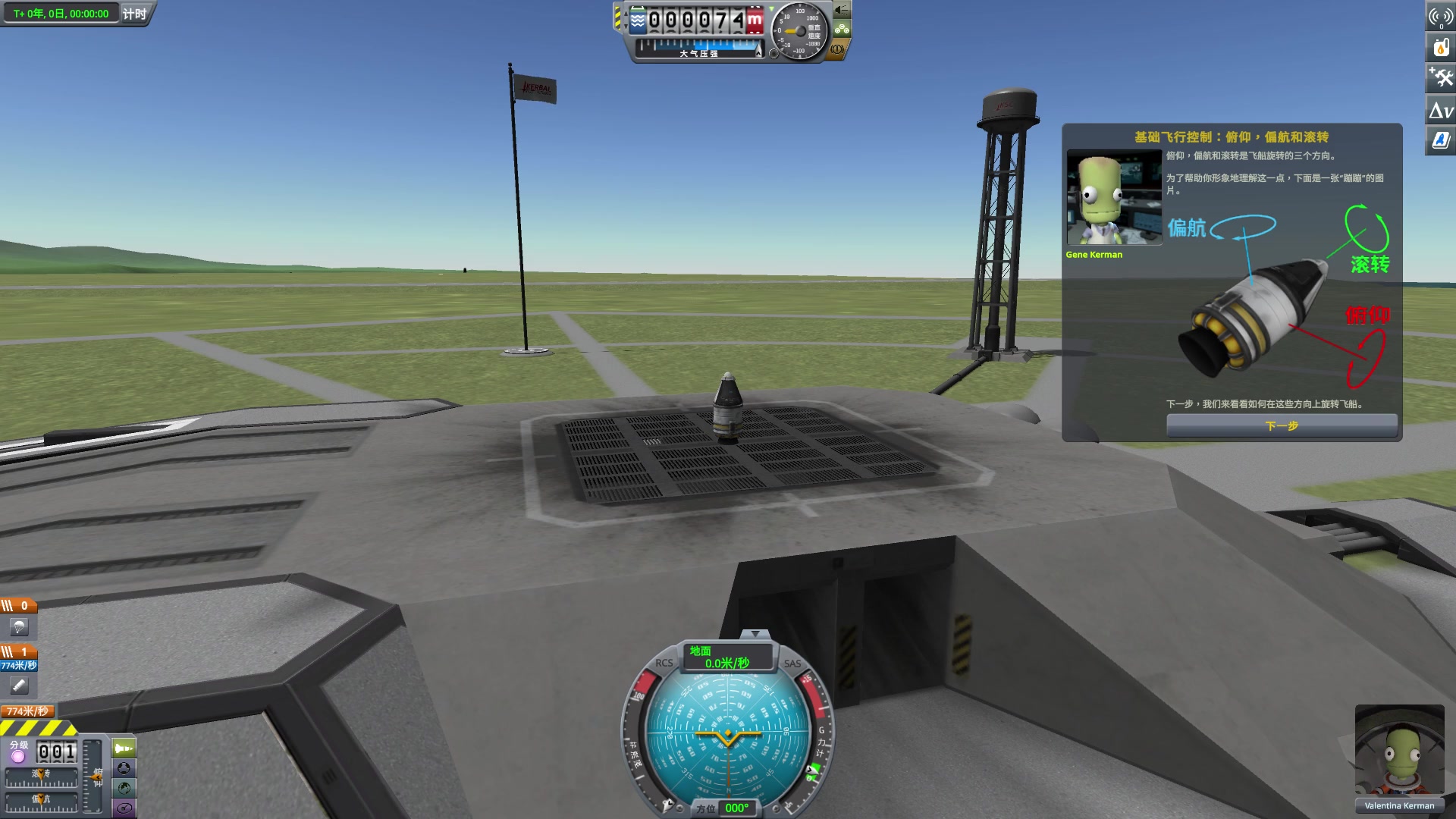Select the parachute icon in stage 0

(x=18, y=626)
